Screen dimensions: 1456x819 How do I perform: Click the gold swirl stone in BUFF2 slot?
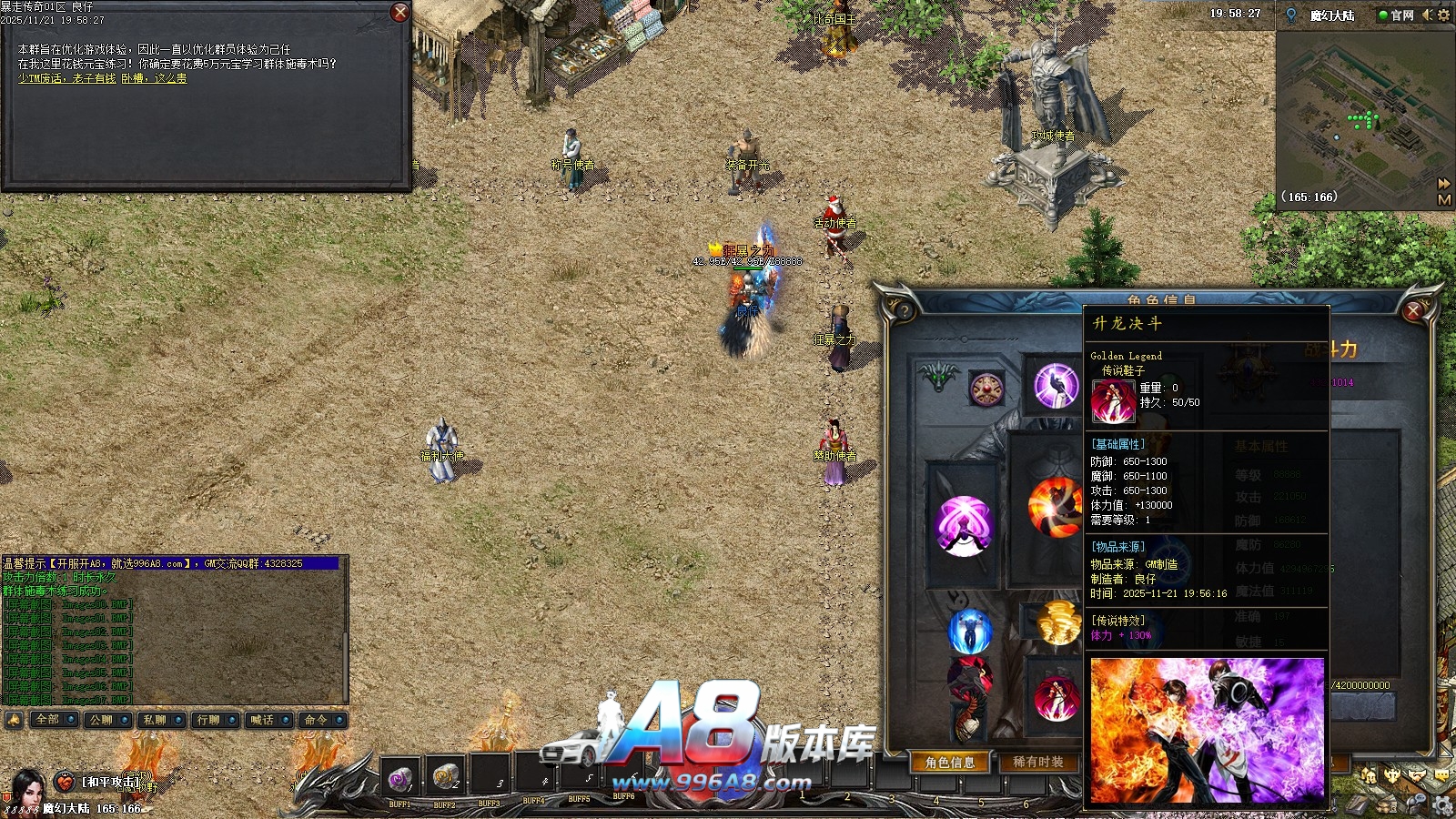tap(444, 776)
